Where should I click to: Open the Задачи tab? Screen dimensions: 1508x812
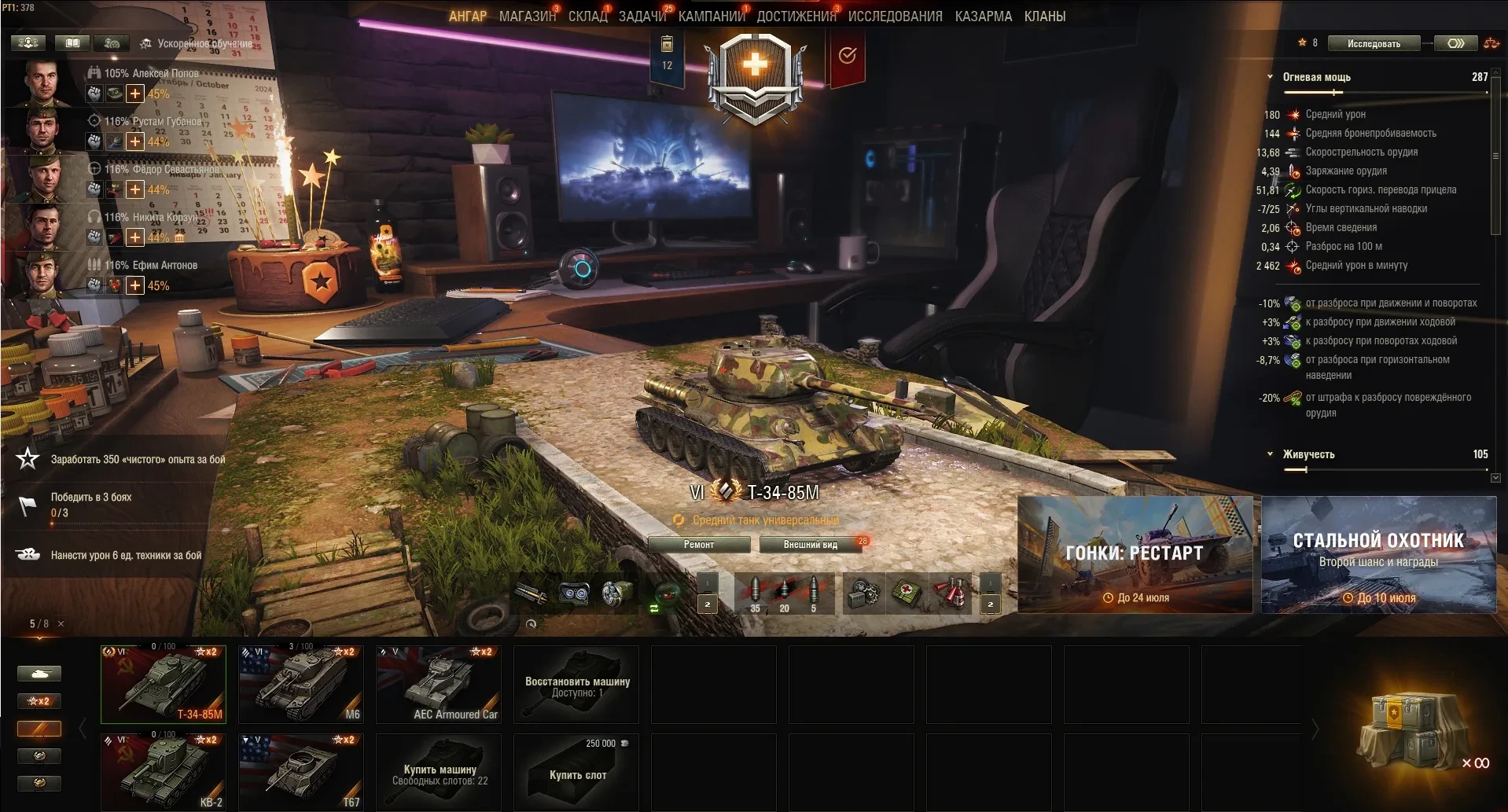(x=642, y=17)
